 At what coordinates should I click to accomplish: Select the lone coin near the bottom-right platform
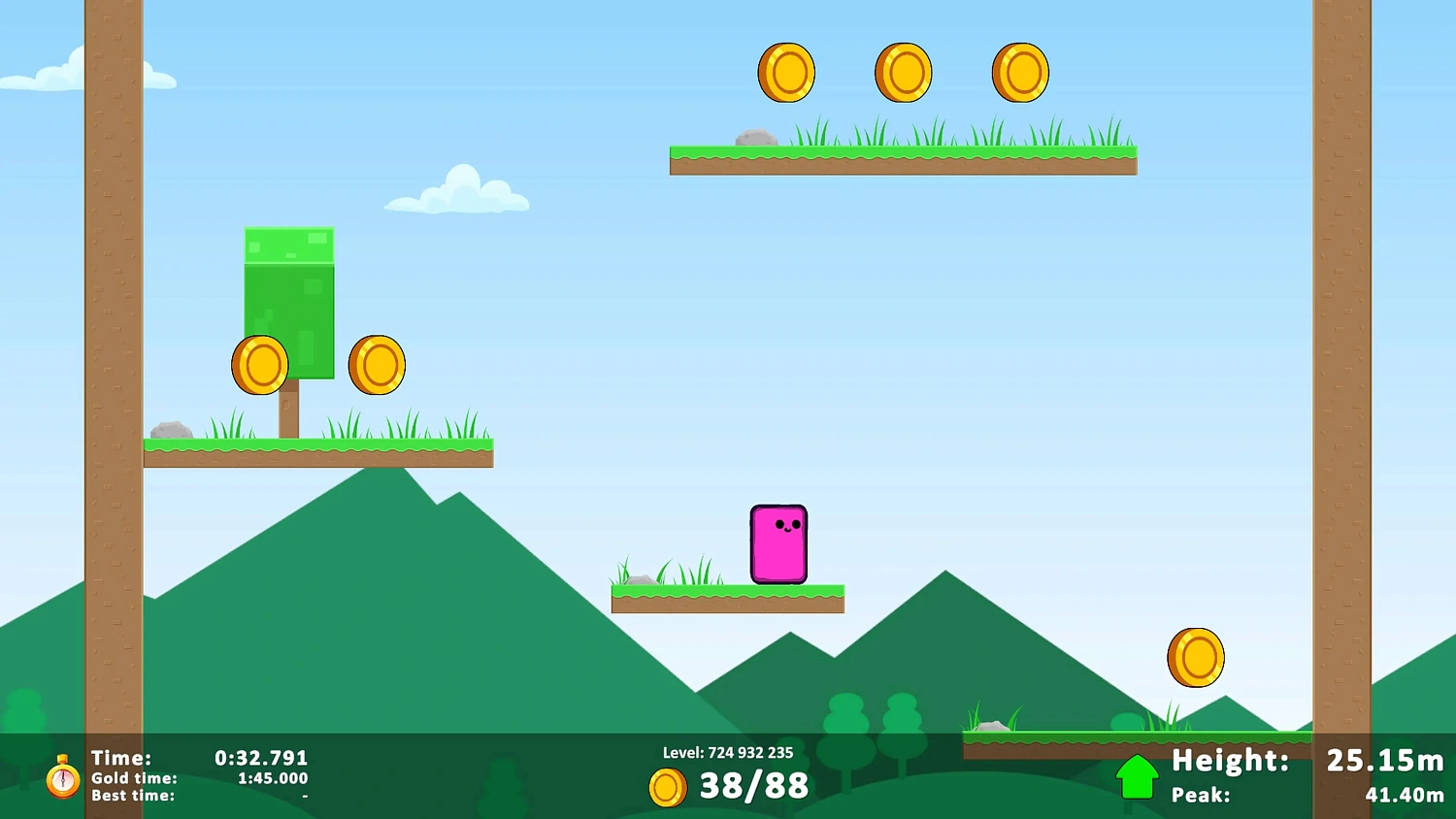click(x=1196, y=657)
